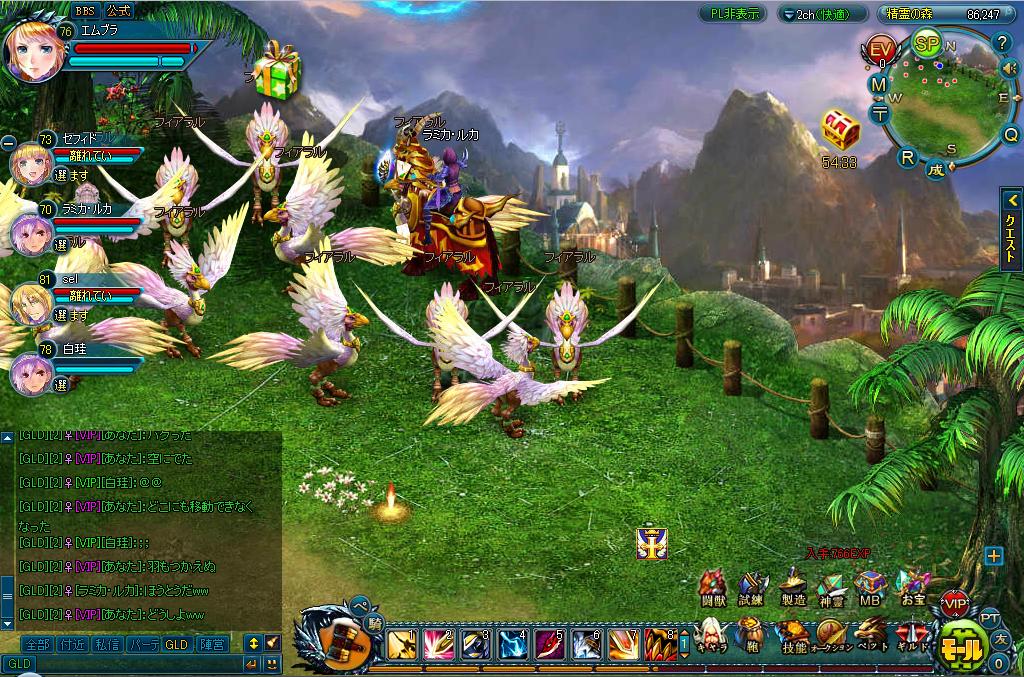1024x677 pixels.
Task: Open the green モール mall button
Action: pyautogui.click(x=963, y=645)
